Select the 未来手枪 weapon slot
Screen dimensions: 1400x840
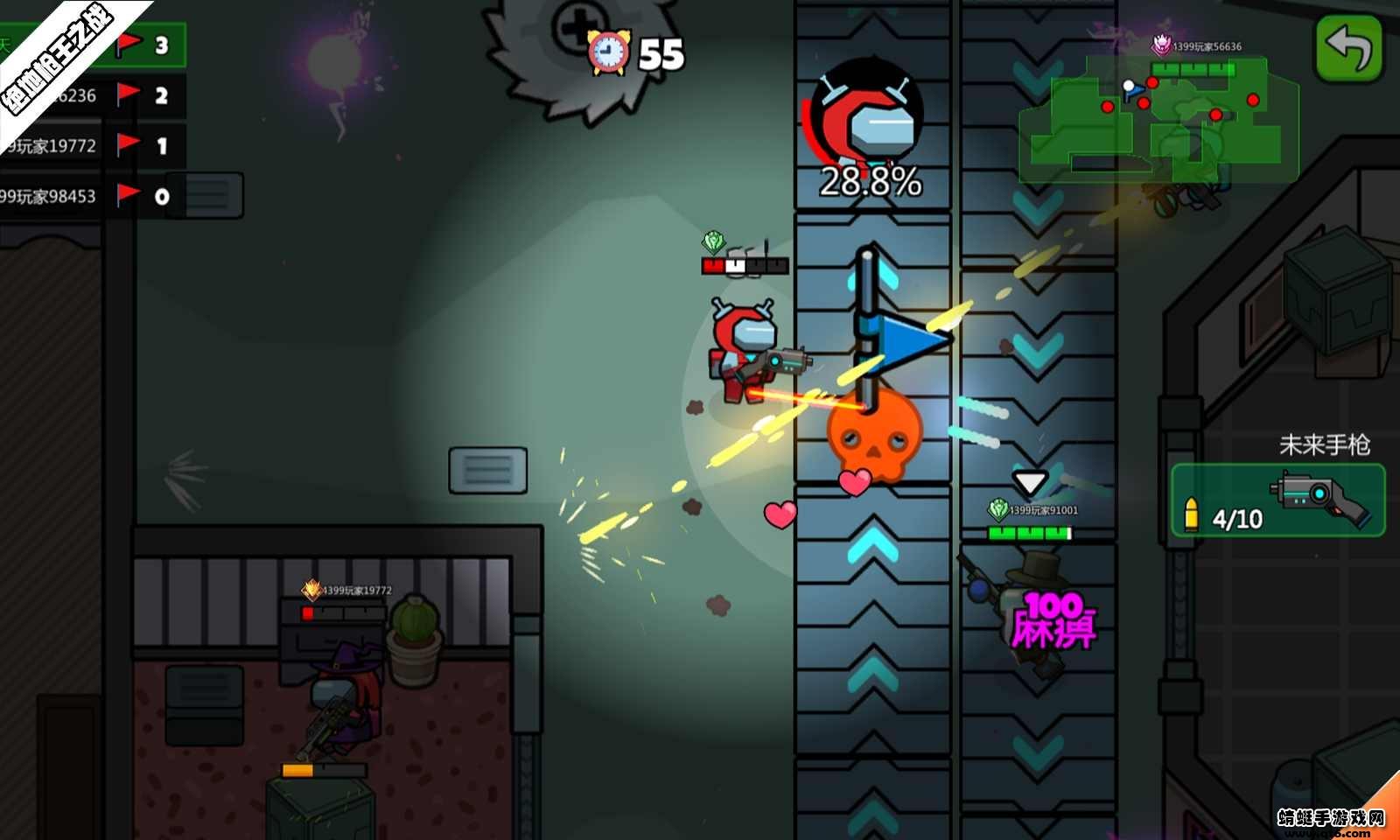[1277, 500]
